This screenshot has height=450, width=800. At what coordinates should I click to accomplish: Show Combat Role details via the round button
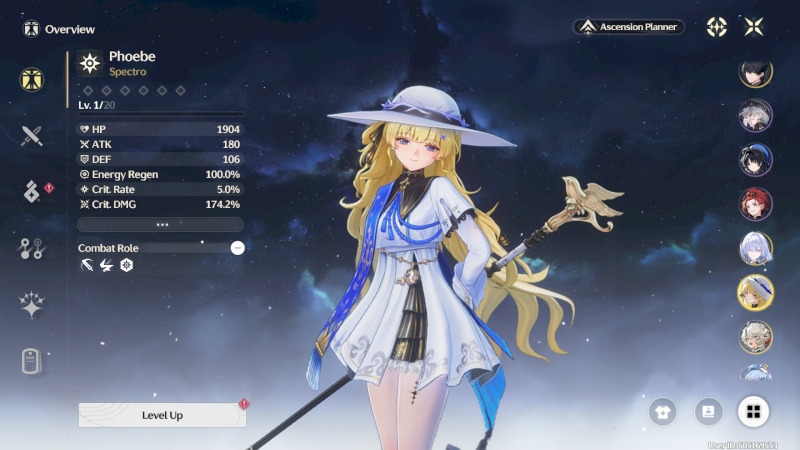point(237,247)
